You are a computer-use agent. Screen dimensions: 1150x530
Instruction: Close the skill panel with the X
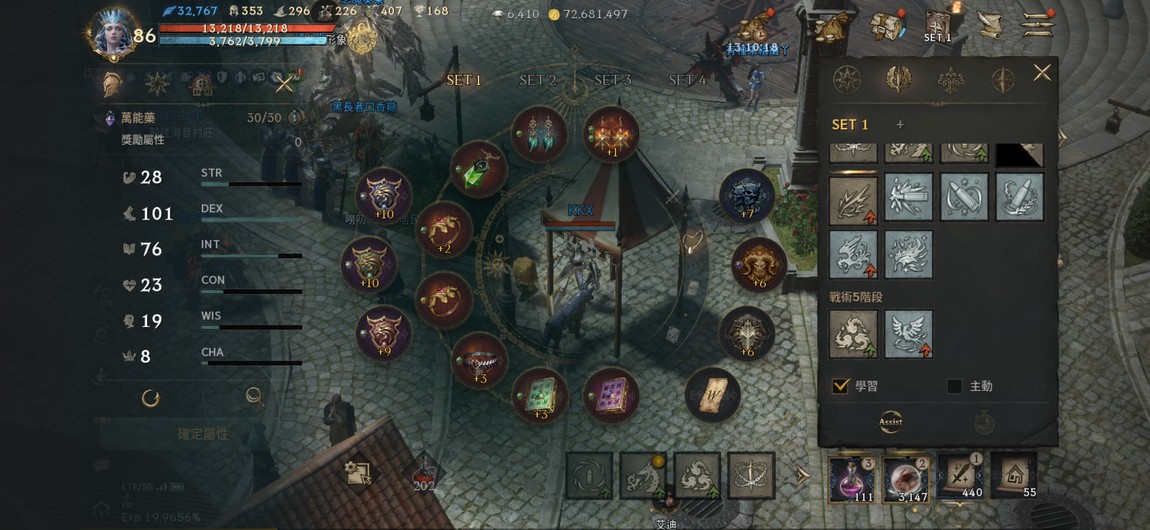tap(1041, 73)
